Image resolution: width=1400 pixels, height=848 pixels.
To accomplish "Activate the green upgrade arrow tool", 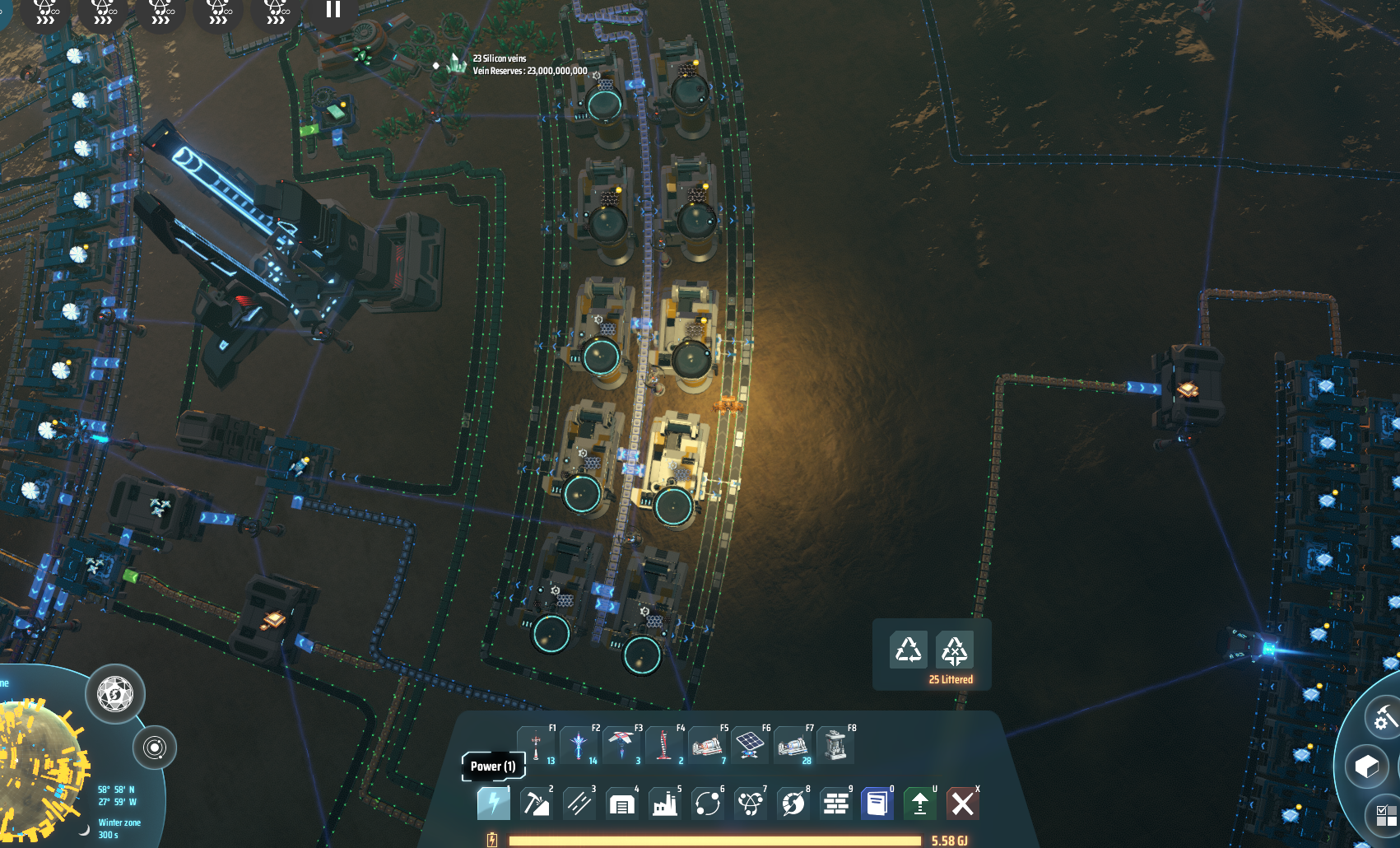I will [919, 803].
